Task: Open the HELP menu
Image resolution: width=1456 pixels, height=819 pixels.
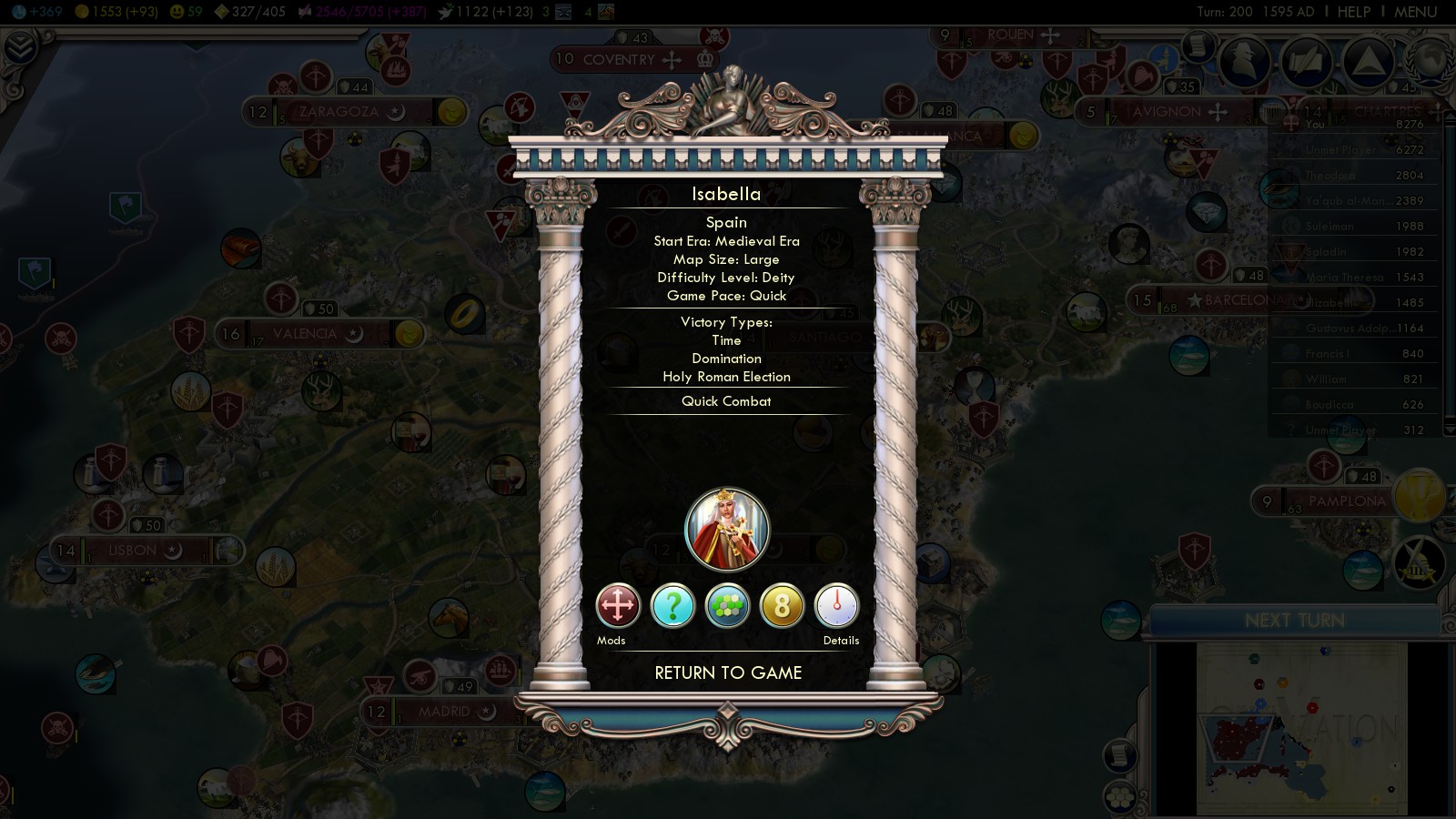Action: pos(1353,12)
